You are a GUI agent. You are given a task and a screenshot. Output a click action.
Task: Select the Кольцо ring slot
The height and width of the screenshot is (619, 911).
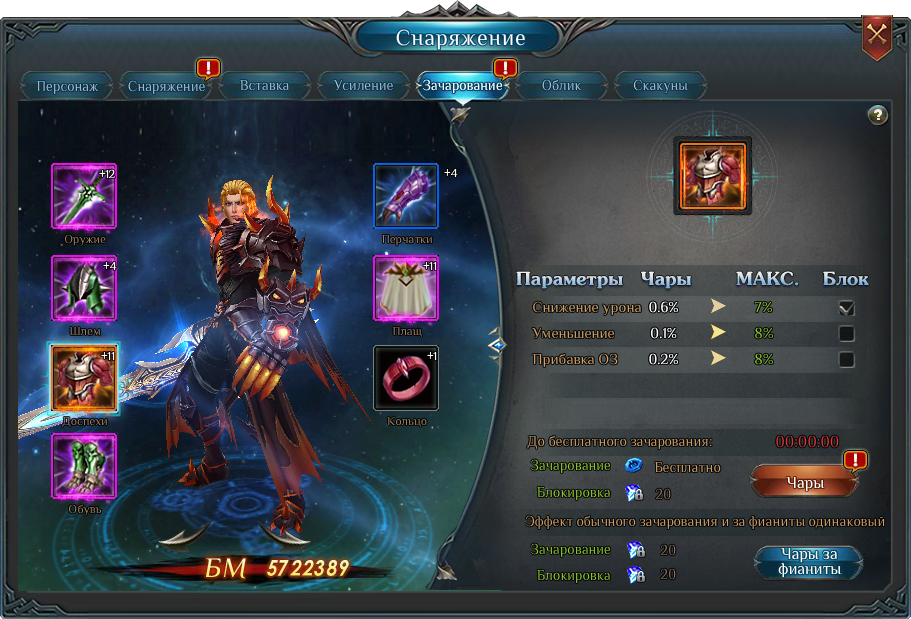pos(406,378)
